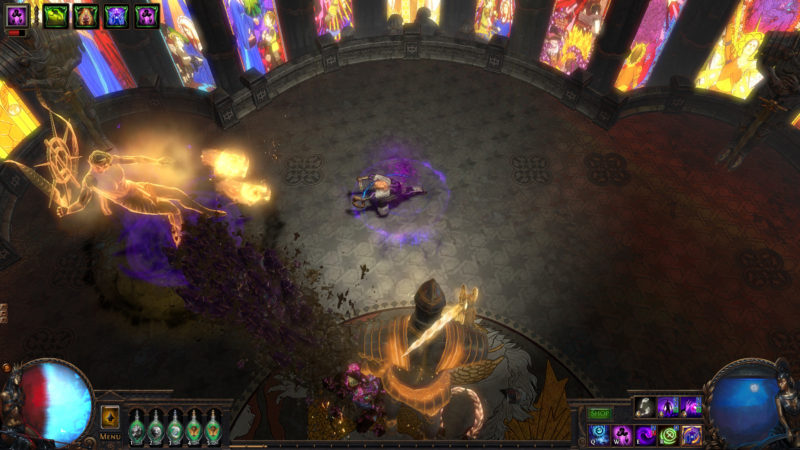Viewport: 800px width, 450px height.
Task: Select the purple silhouette figure skill
Action: tap(669, 406)
